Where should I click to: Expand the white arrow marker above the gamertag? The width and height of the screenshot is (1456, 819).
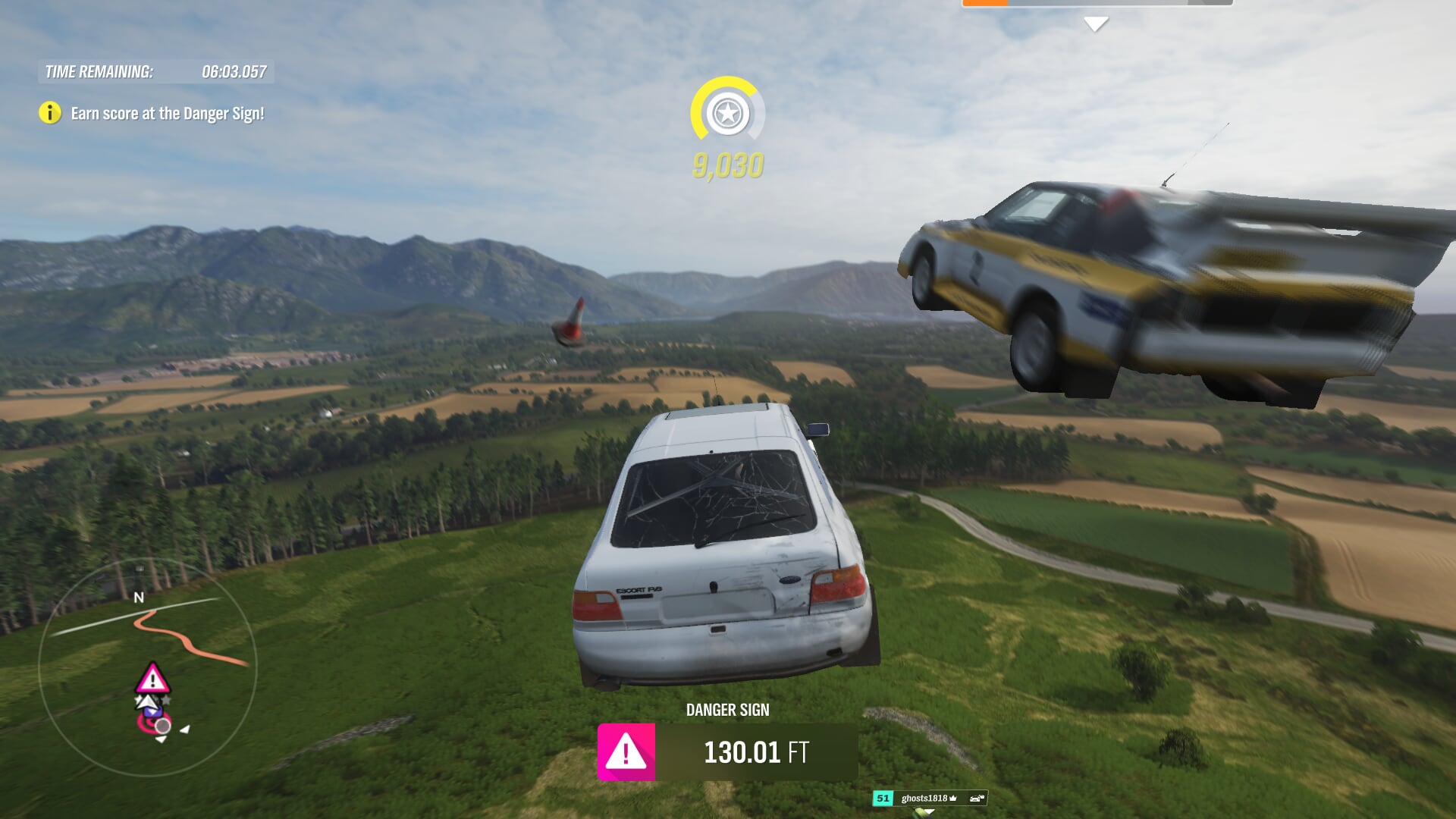click(x=928, y=811)
